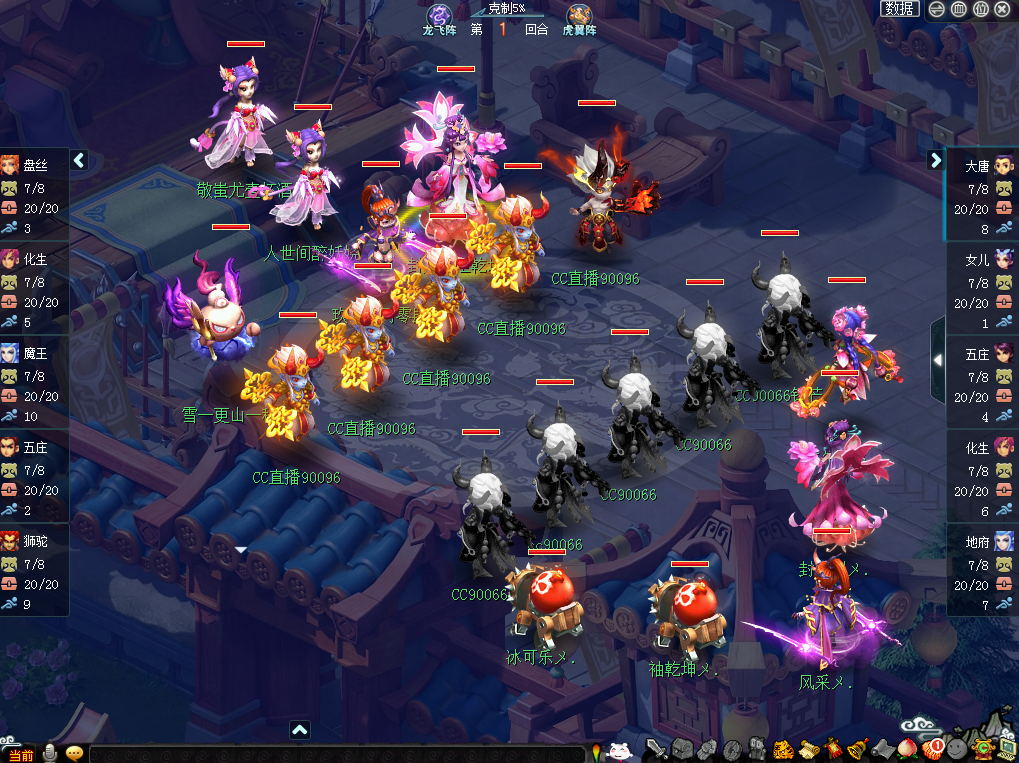Collapse the left team panel arrow
This screenshot has height=763, width=1019.
coord(80,160)
